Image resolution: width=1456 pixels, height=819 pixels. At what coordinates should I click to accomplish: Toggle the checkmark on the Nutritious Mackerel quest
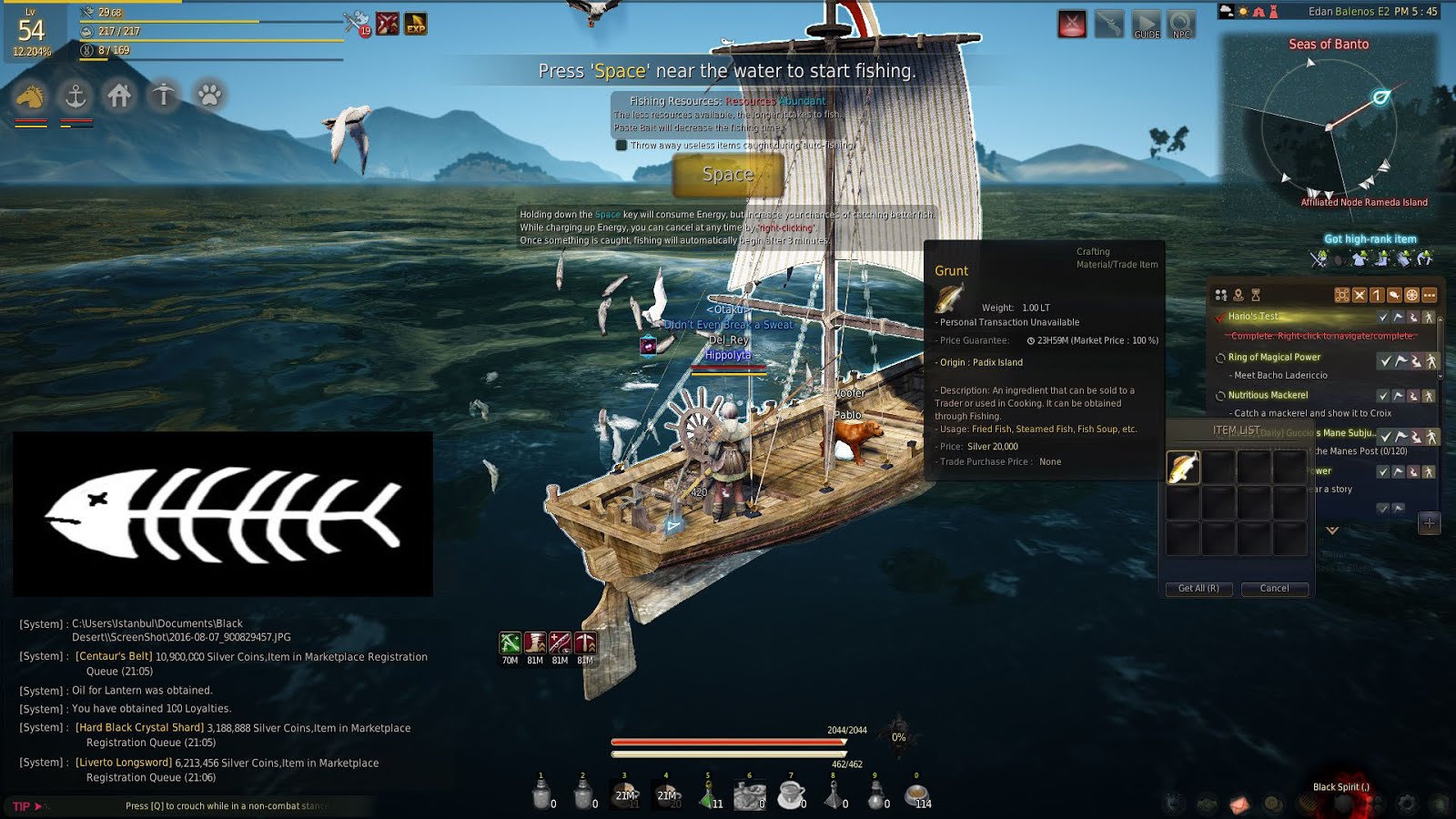tap(1384, 395)
